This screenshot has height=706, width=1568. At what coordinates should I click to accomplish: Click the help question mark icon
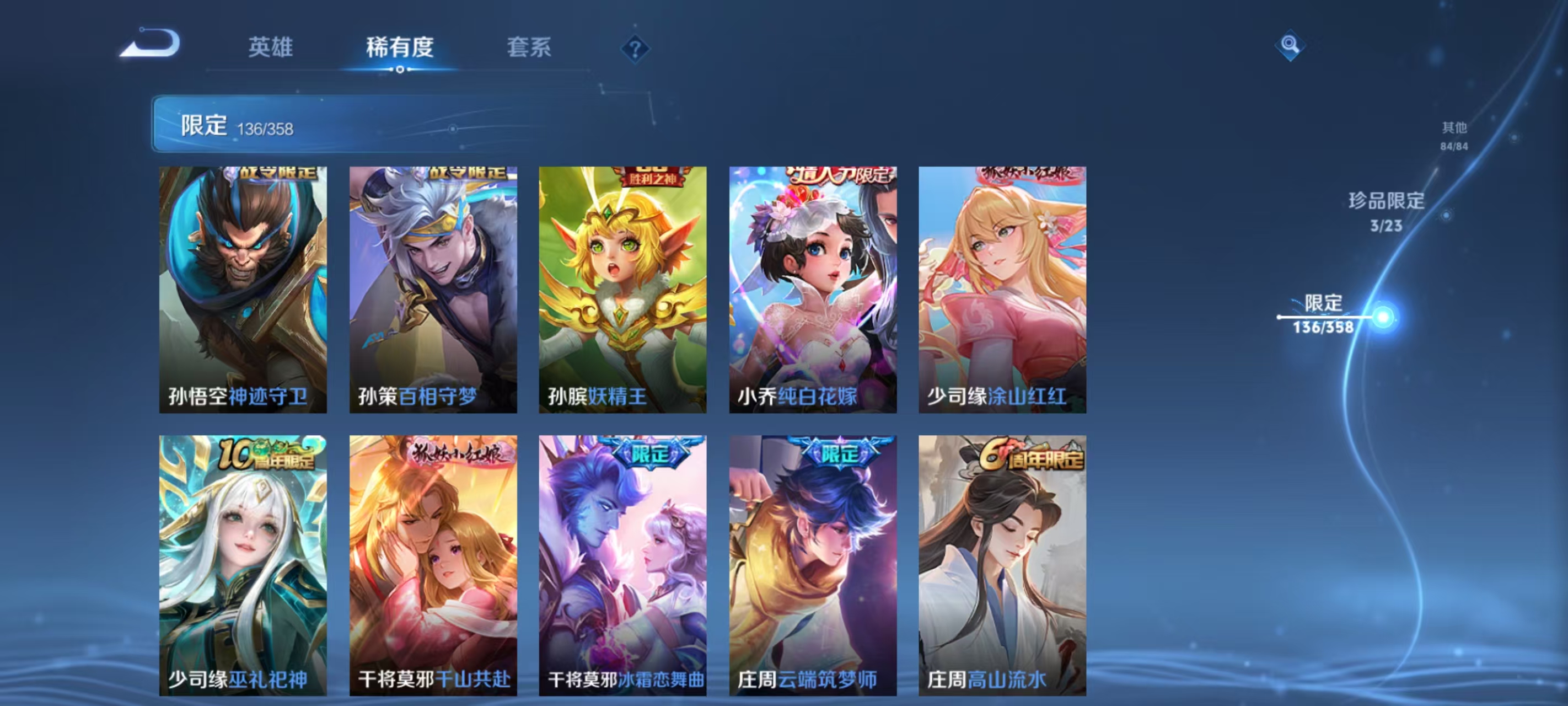click(635, 49)
